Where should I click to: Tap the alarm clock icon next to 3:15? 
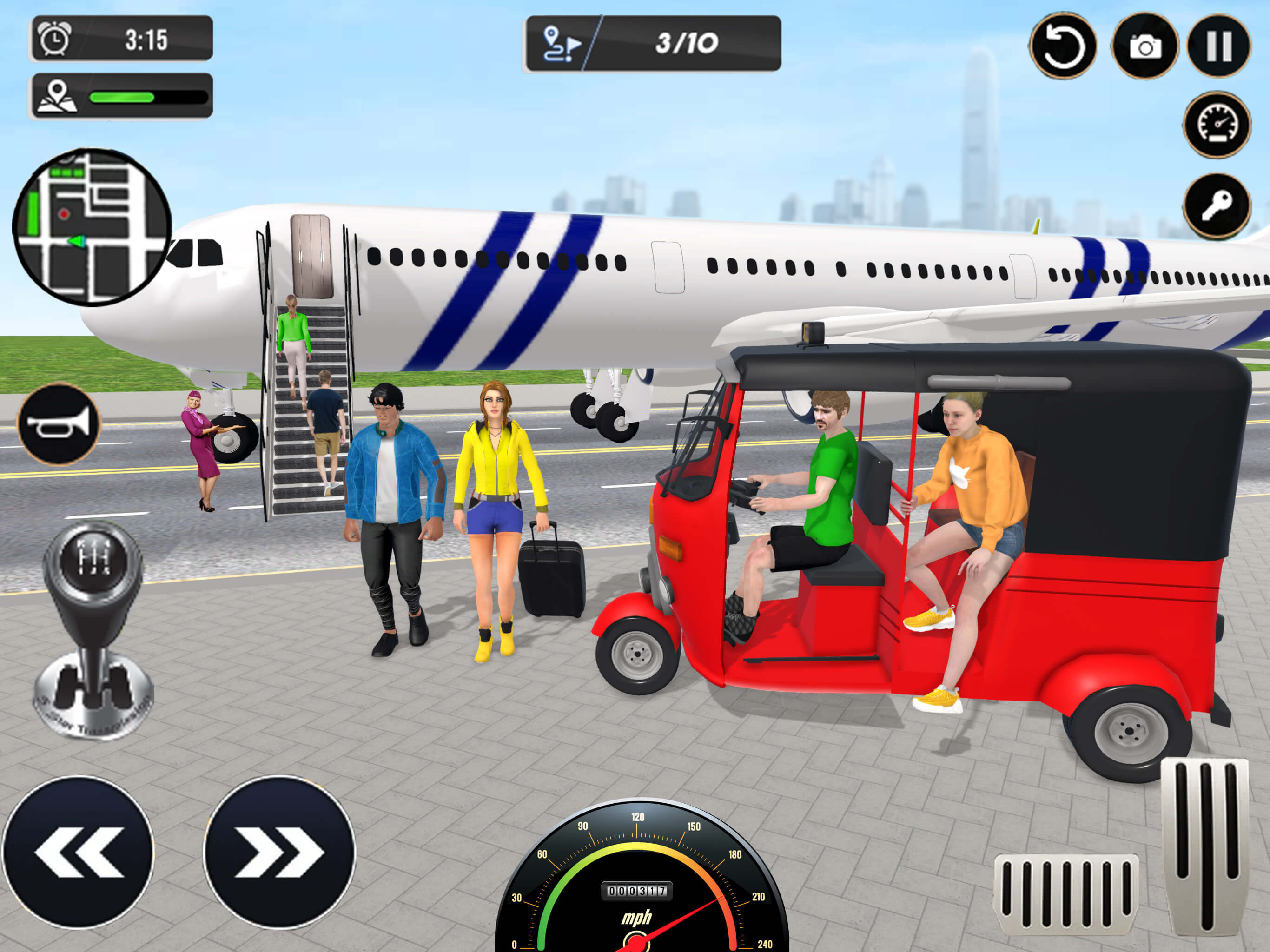pos(53,39)
